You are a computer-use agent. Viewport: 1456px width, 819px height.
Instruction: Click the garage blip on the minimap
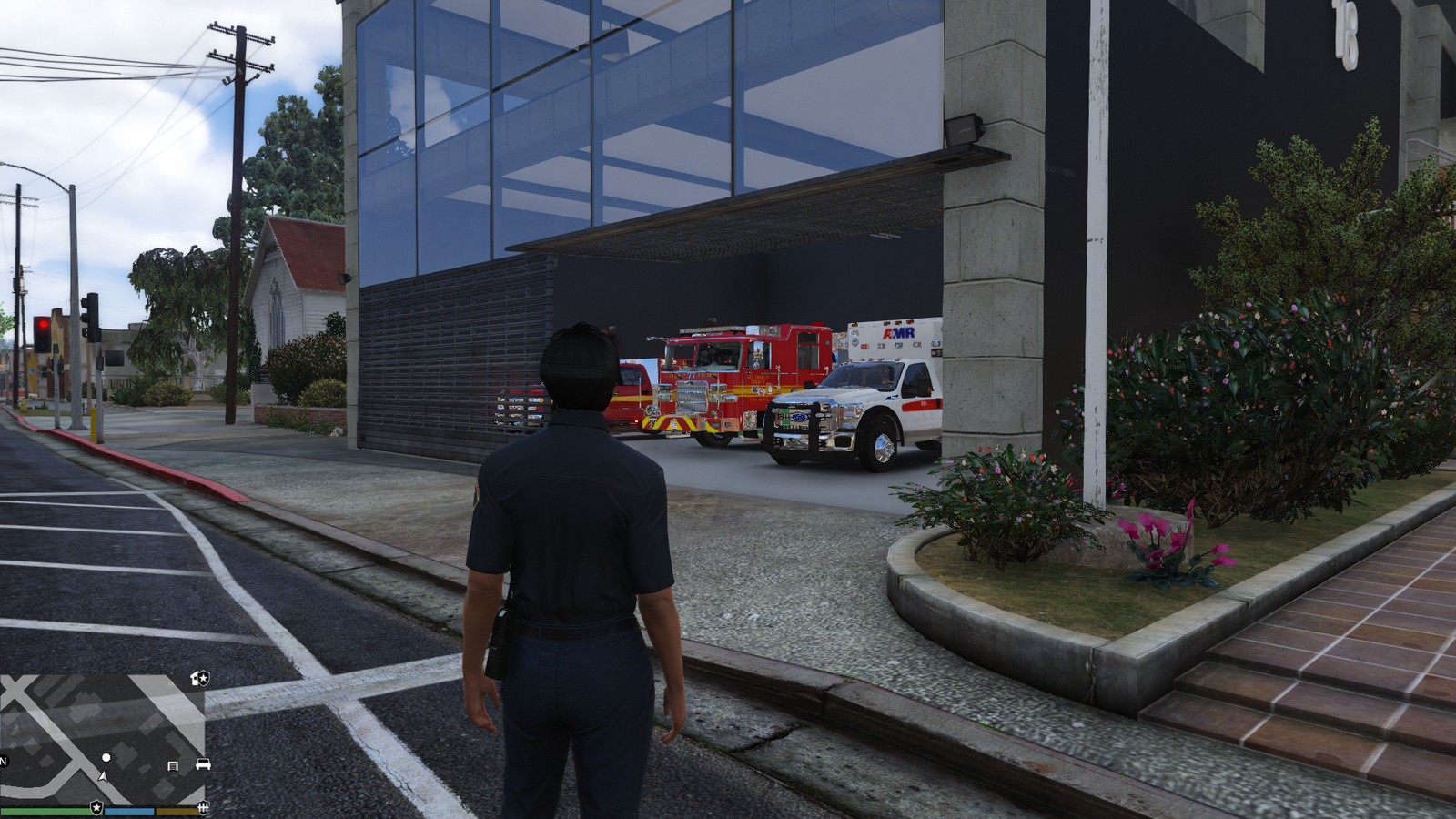coord(172,766)
